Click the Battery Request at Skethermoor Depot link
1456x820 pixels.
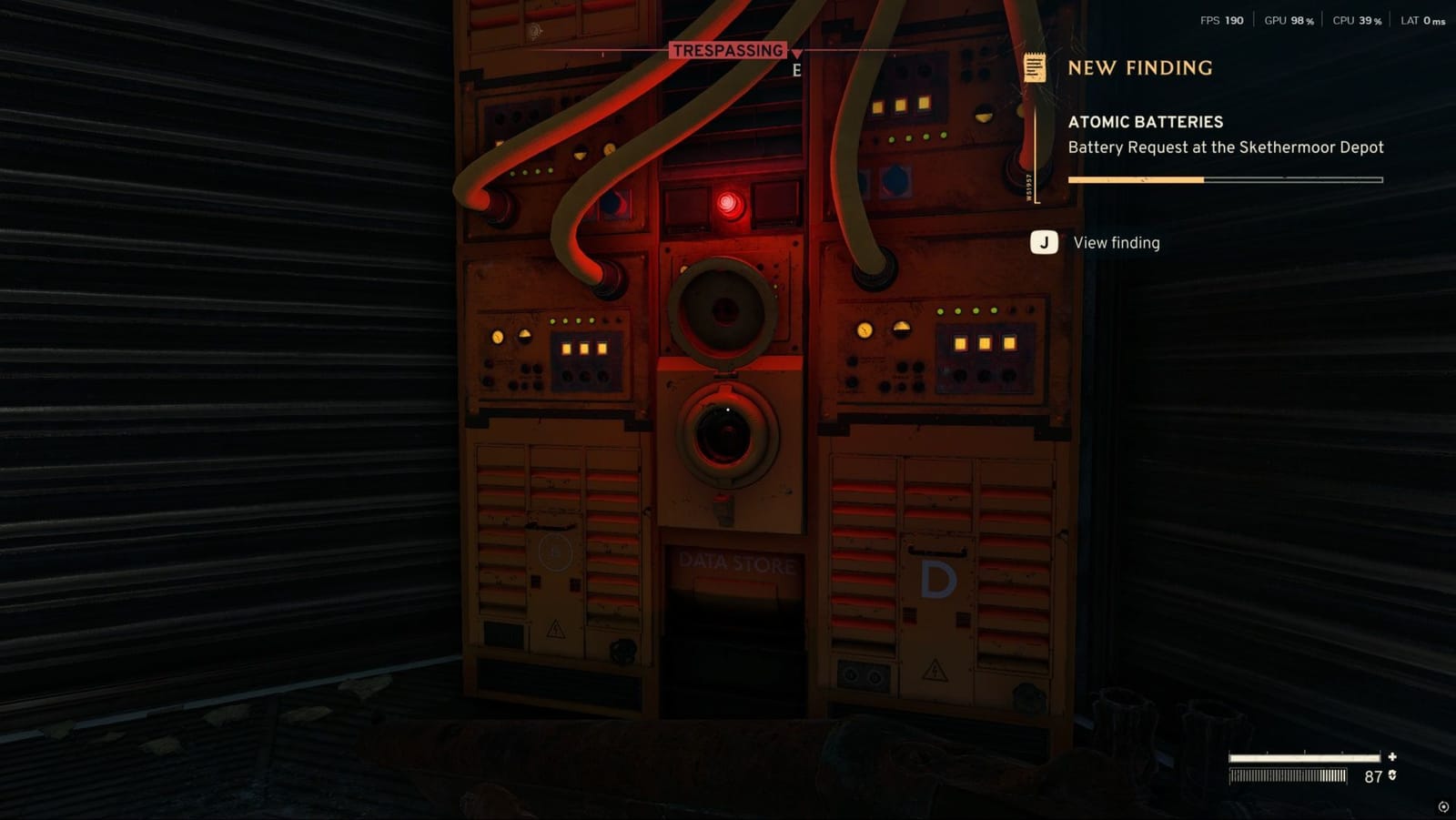(x=1226, y=147)
